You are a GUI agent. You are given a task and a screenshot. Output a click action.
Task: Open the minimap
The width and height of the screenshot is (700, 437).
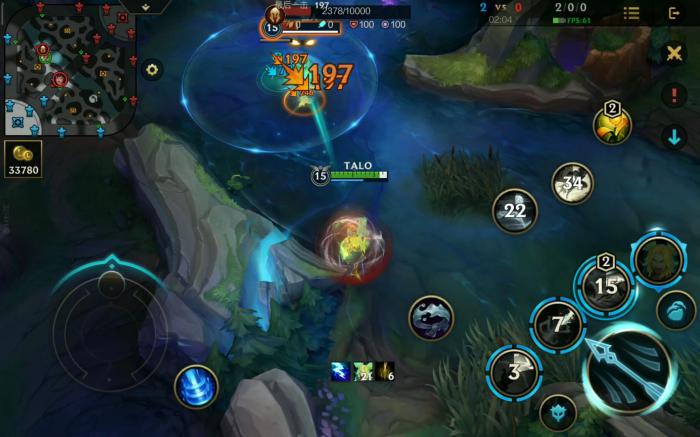click(70, 68)
